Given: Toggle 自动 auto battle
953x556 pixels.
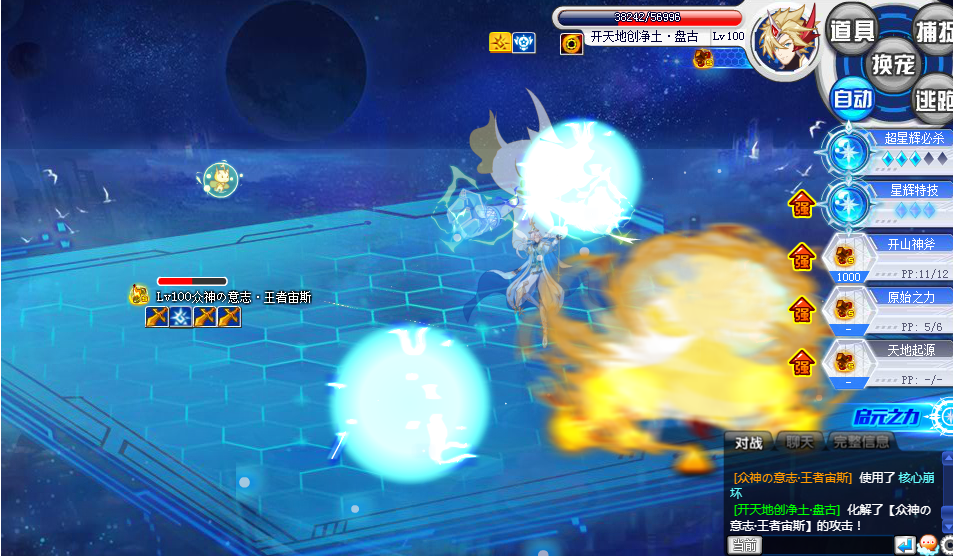Looking at the screenshot, I should pos(853,98).
